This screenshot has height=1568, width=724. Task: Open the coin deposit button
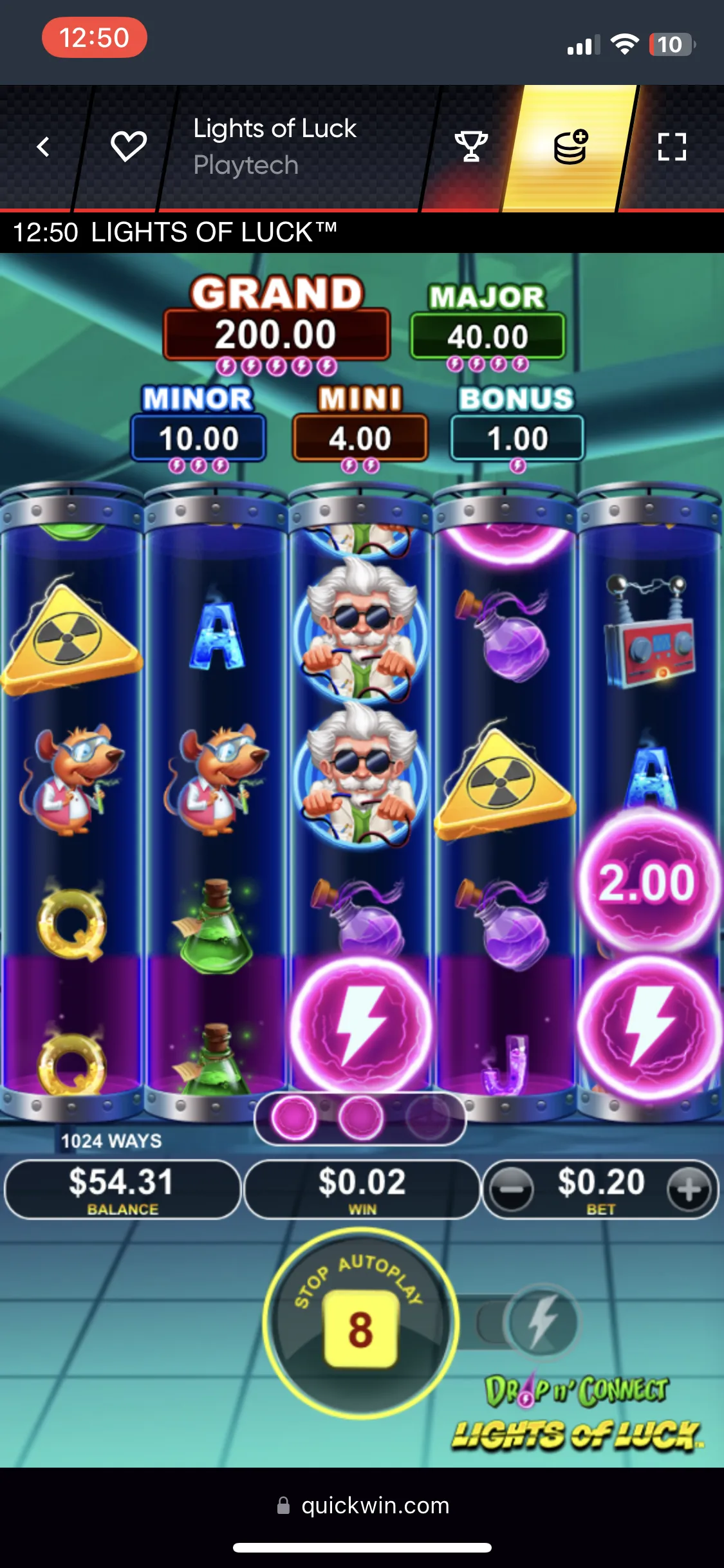(570, 147)
